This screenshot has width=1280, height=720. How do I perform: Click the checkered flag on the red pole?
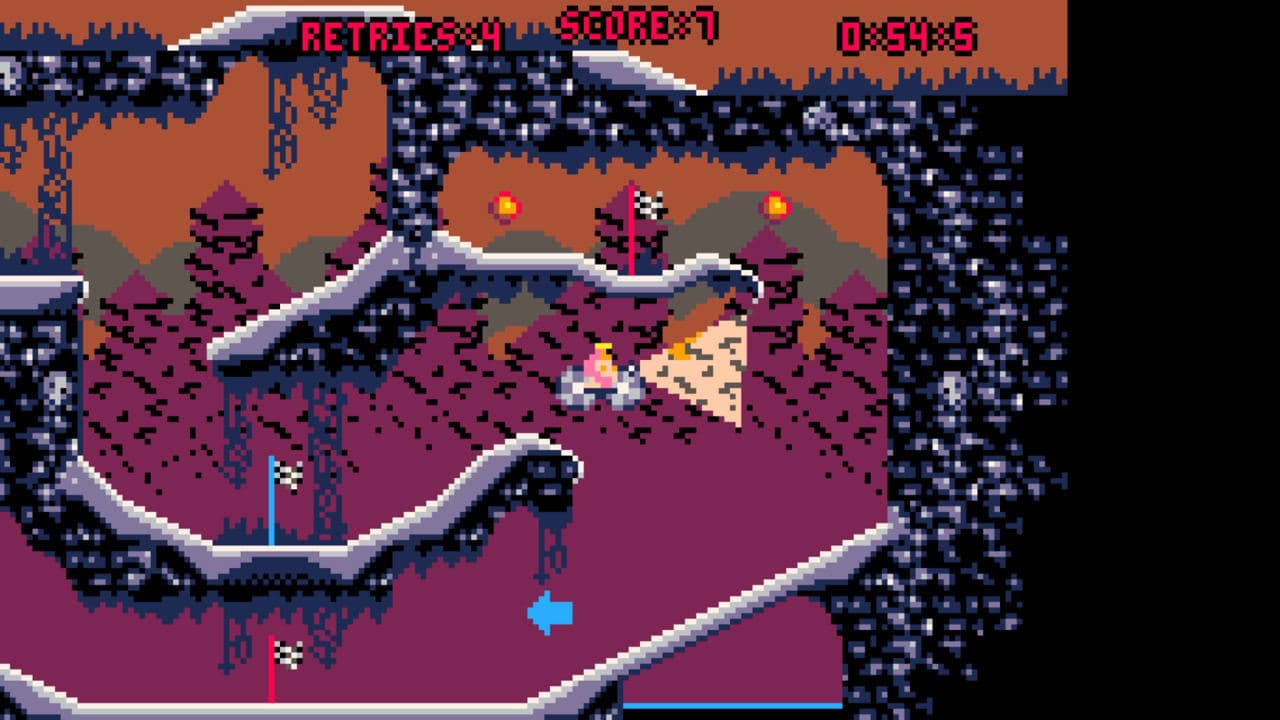pos(648,207)
